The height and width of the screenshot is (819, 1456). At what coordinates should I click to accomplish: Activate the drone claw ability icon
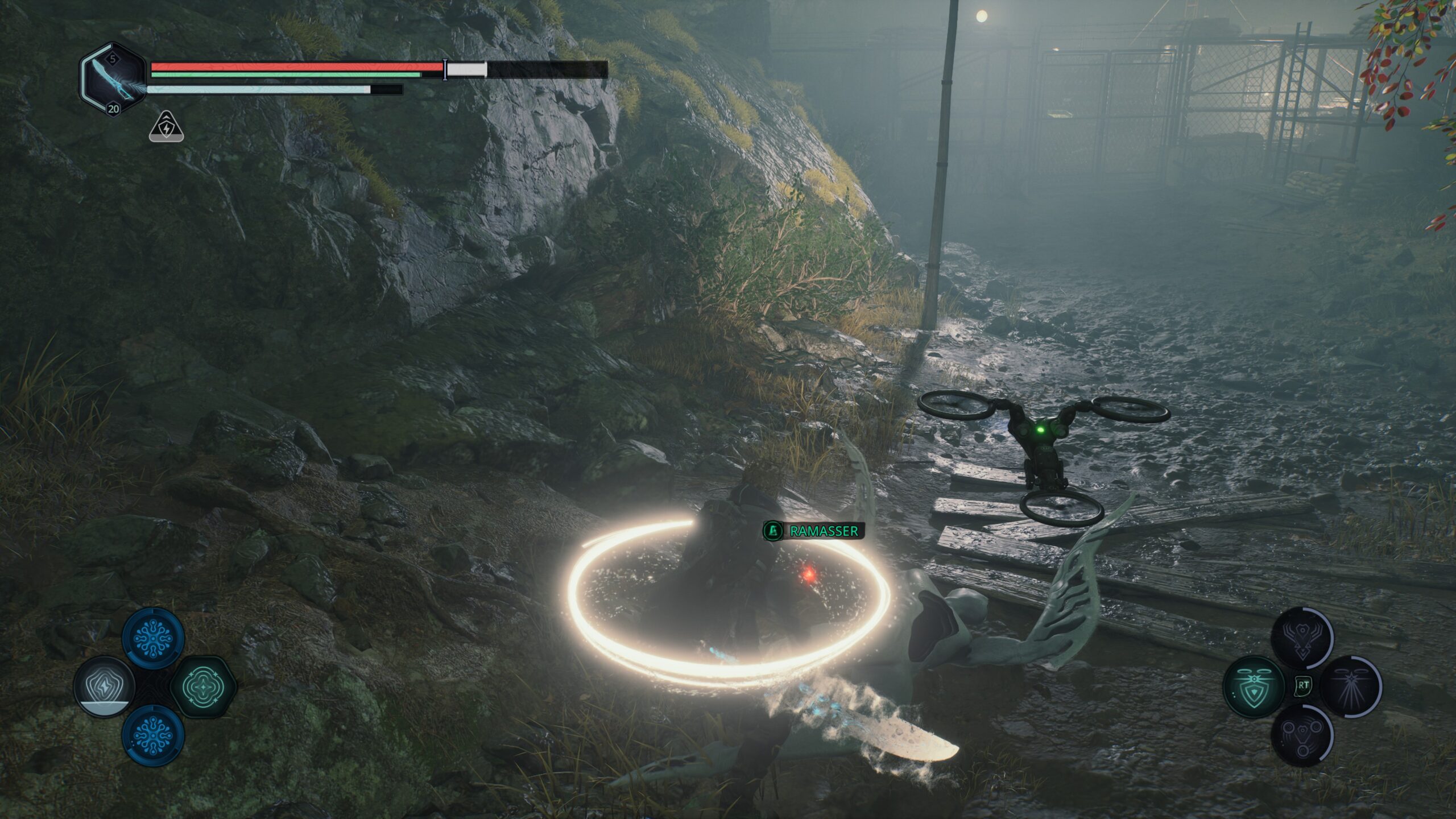click(x=1301, y=637)
